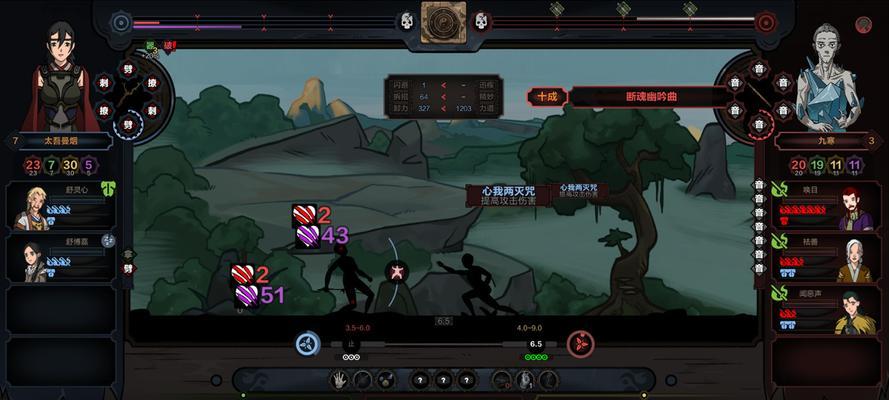Click the right skull icon at top
This screenshot has width=889, height=400.
tap(480, 21)
